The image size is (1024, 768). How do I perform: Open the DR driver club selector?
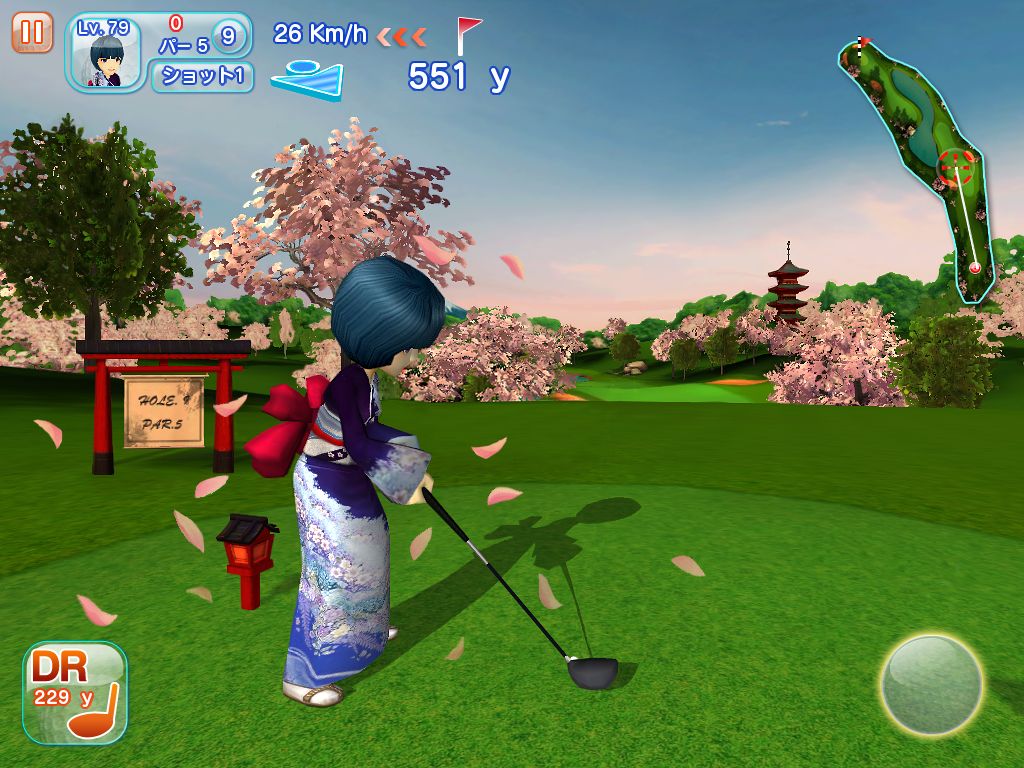75,693
